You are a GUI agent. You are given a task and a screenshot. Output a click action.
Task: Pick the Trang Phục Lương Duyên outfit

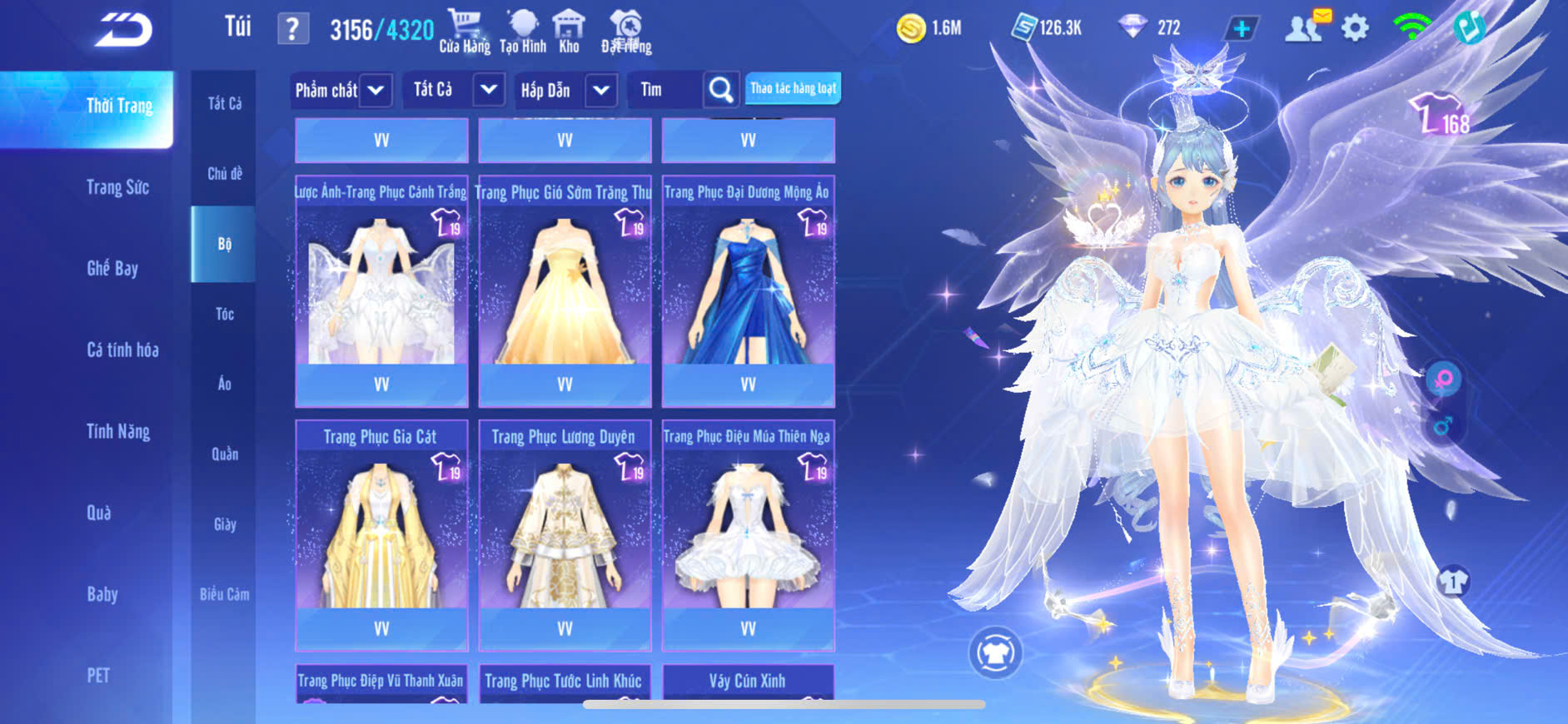[565, 533]
